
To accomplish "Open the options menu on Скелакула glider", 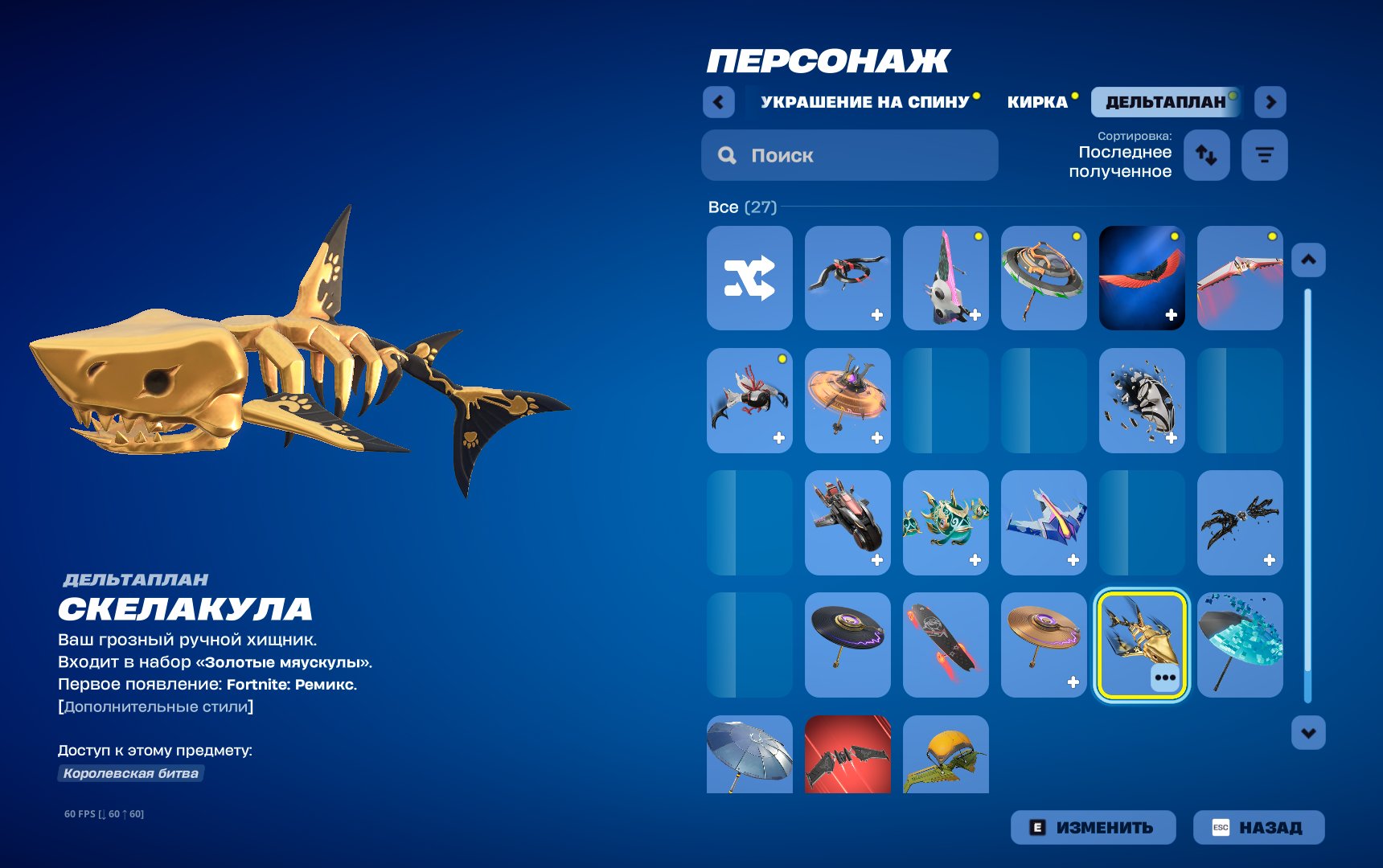I will (1165, 679).
